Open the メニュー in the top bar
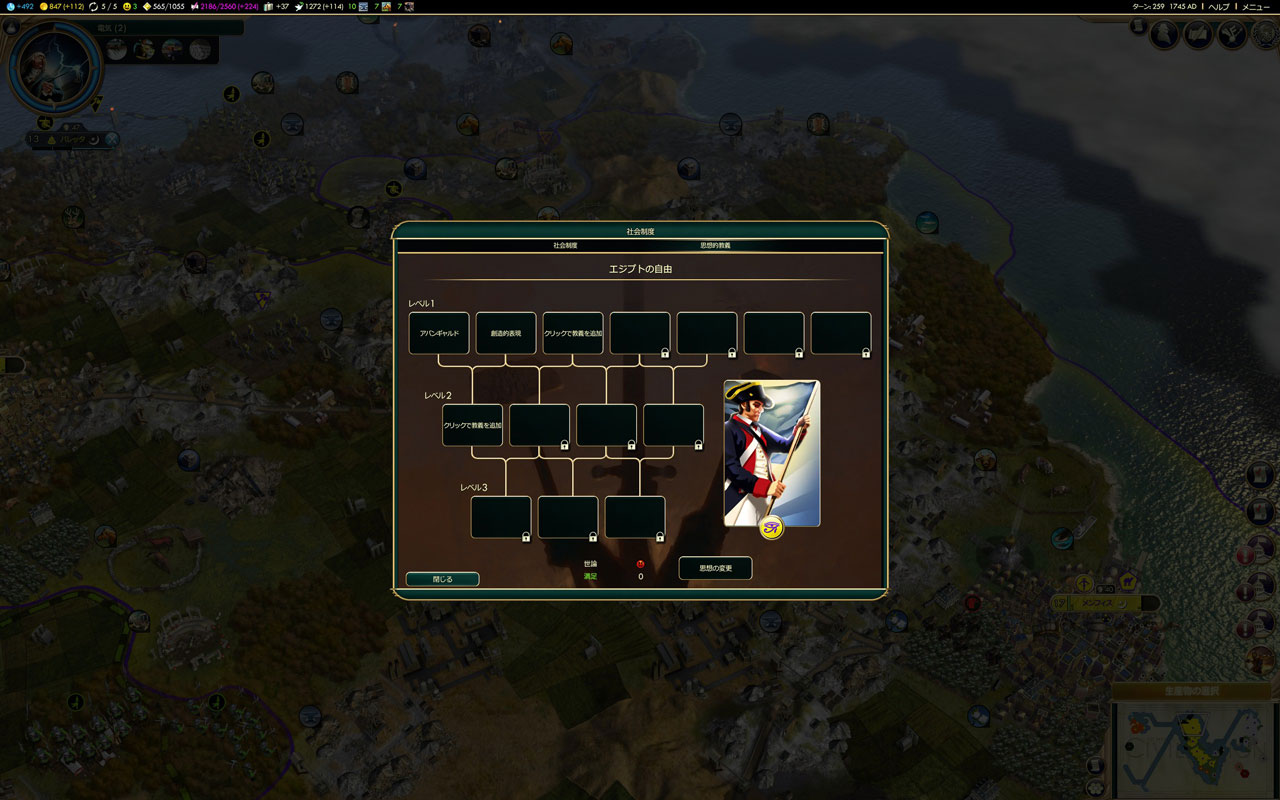1280x800 pixels. tap(1255, 6)
